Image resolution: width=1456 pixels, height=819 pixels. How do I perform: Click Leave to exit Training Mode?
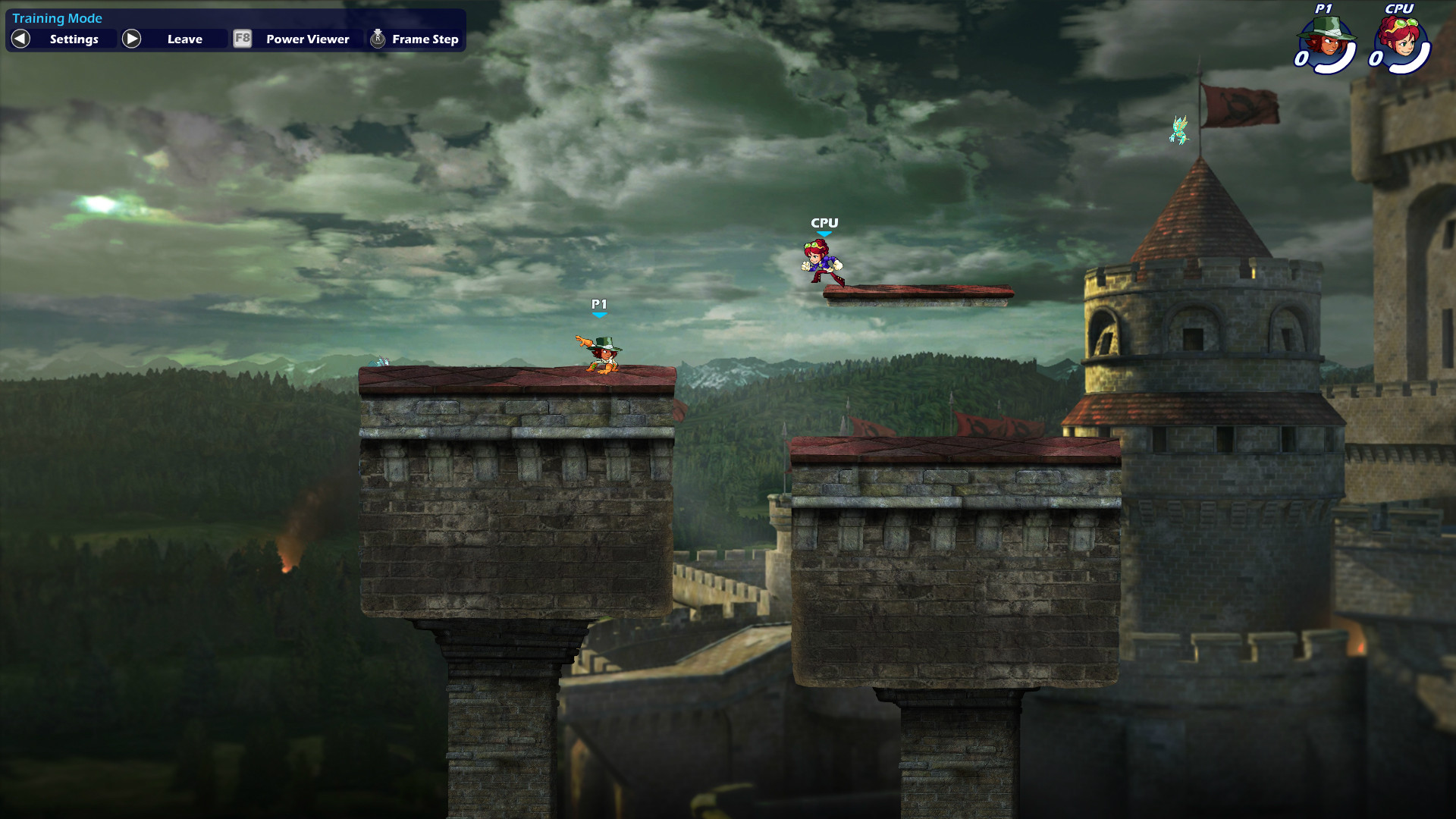point(184,39)
